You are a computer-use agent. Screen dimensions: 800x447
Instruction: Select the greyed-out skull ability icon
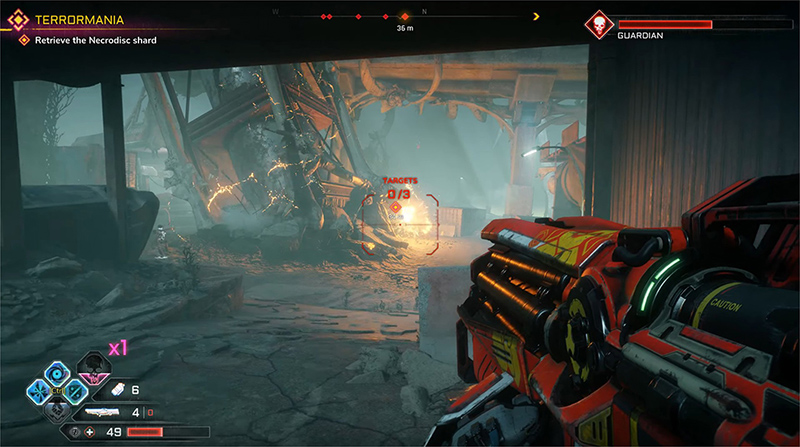59,410
